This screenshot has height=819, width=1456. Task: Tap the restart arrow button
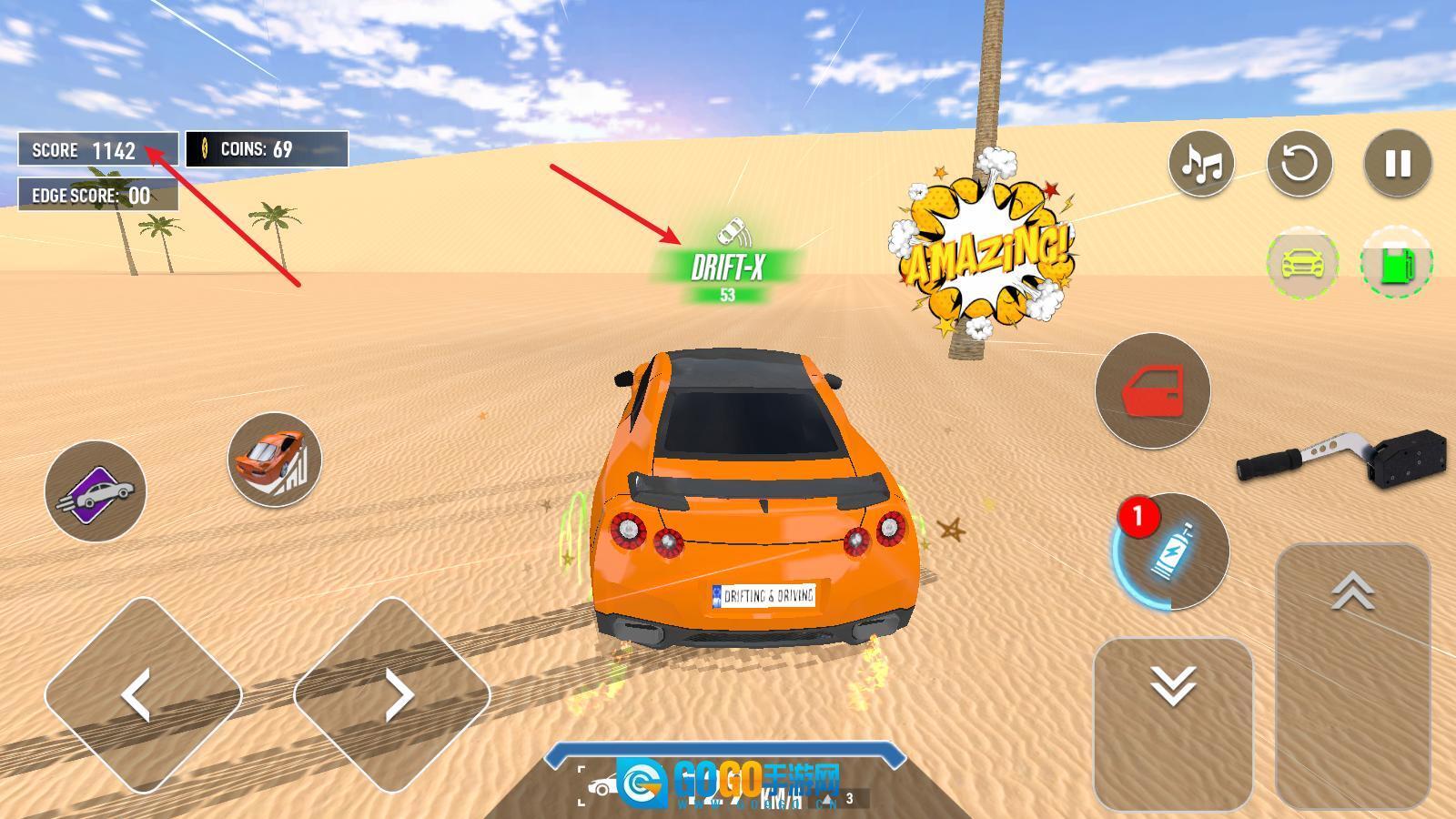1299,164
